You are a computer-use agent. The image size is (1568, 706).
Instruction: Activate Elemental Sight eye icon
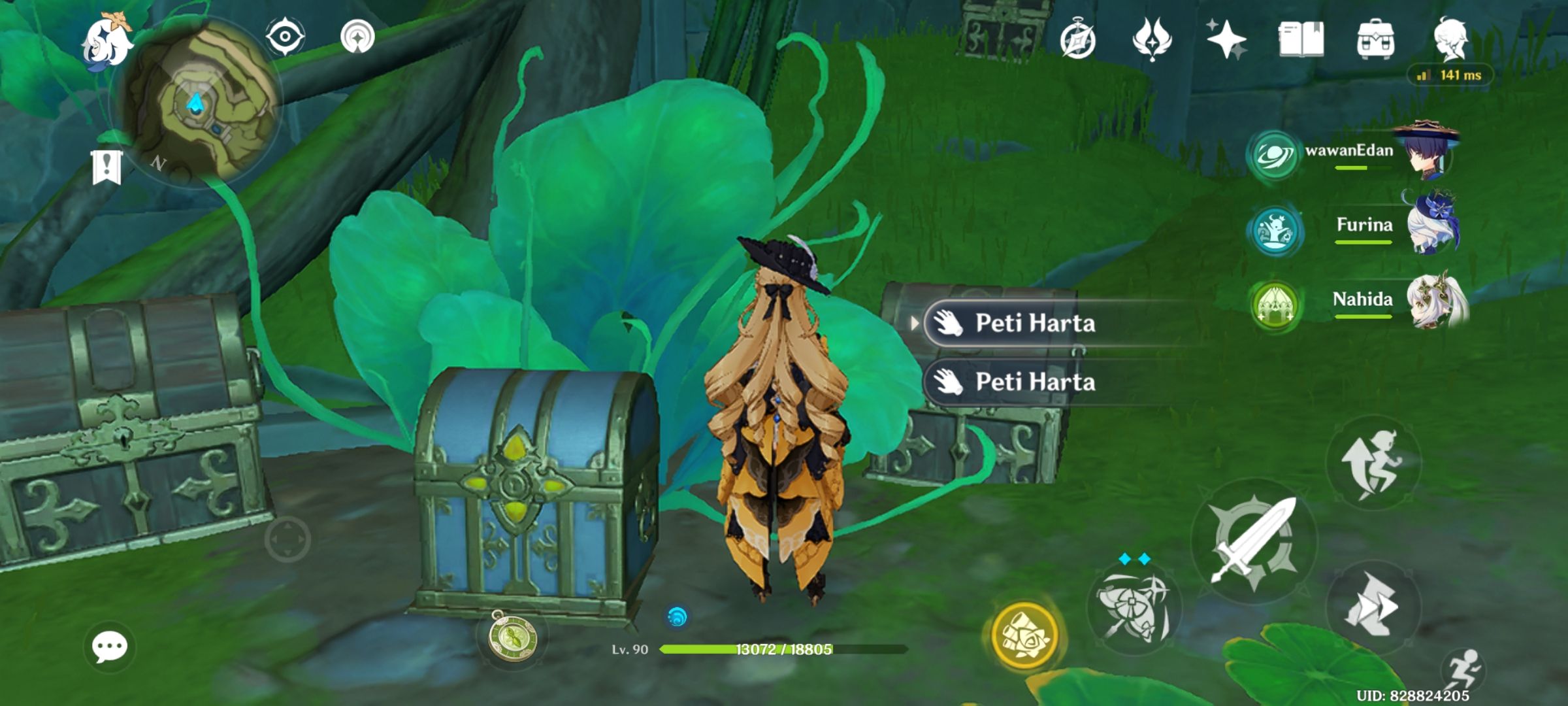[x=285, y=36]
